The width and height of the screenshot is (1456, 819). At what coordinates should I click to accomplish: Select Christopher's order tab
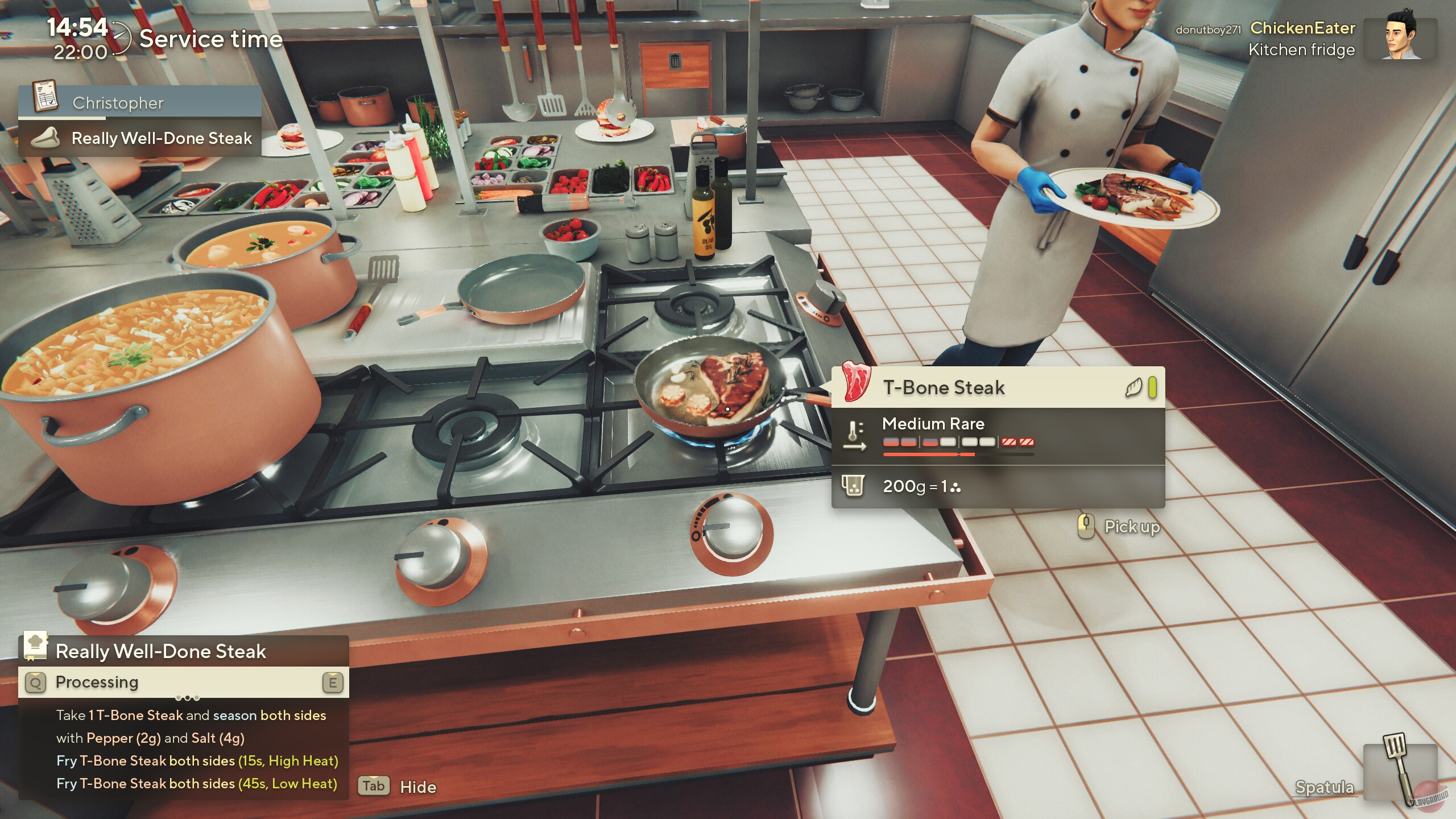coord(136,102)
